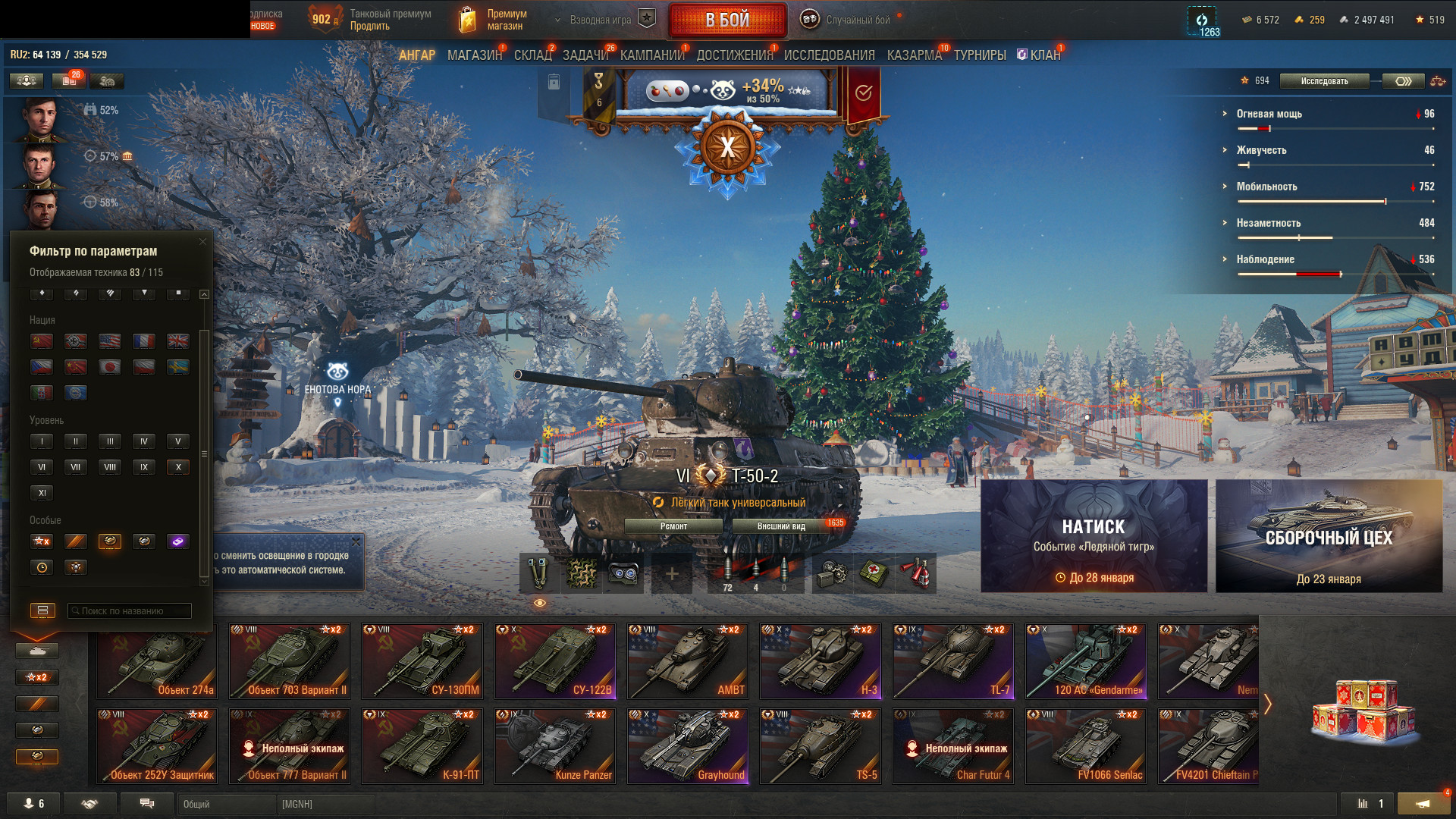This screenshot has width=1456, height=819.
Task: Click the Исследовать button
Action: pyautogui.click(x=1324, y=81)
